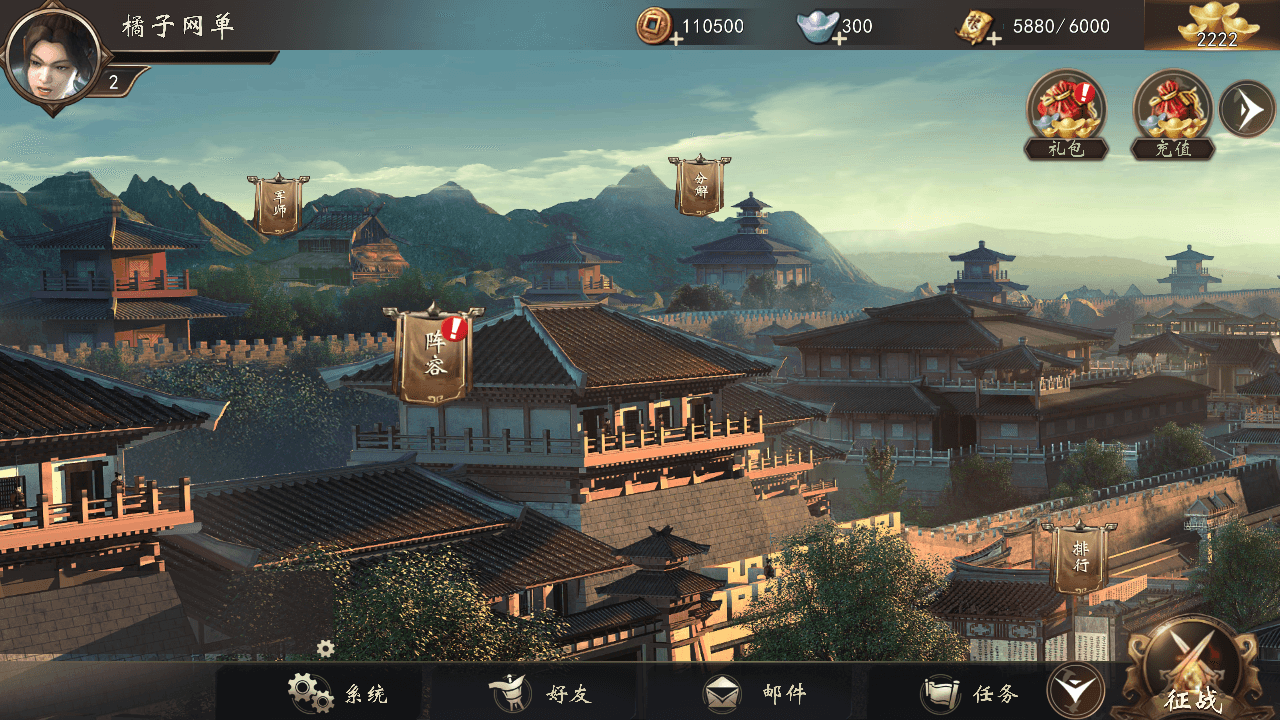This screenshot has height=720, width=1280.
Task: Click the arrow beside 充值 icon
Action: click(1247, 109)
